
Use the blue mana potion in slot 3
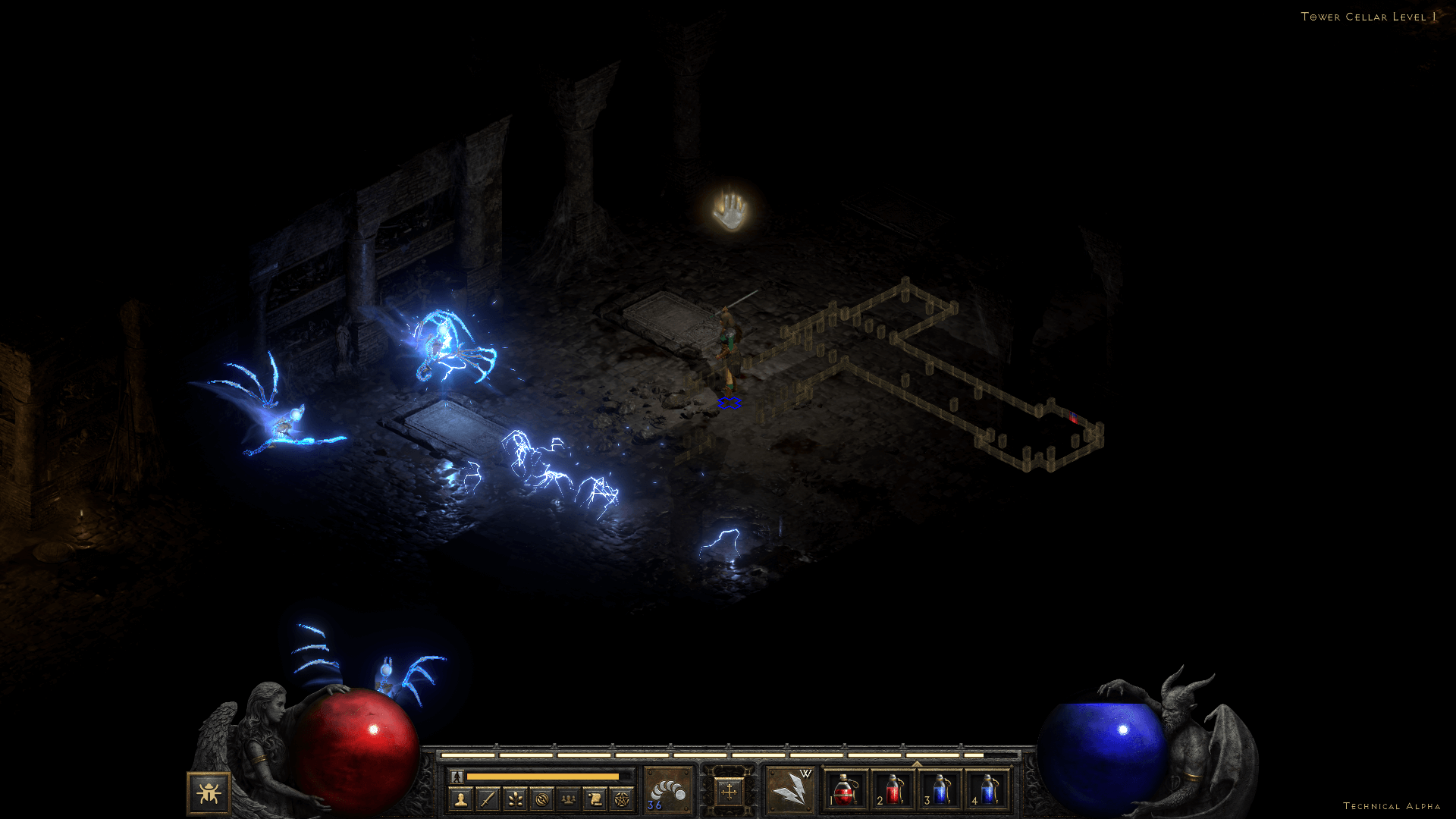pyautogui.click(x=940, y=790)
